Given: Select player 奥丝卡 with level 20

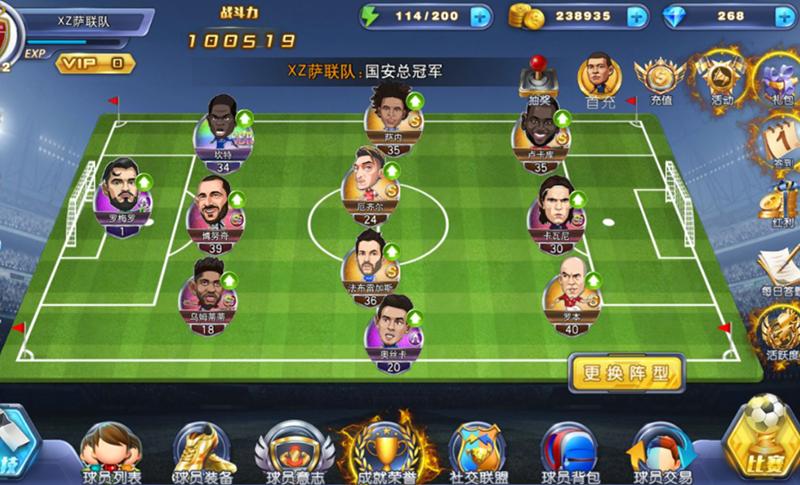Looking at the screenshot, I should [x=393, y=331].
